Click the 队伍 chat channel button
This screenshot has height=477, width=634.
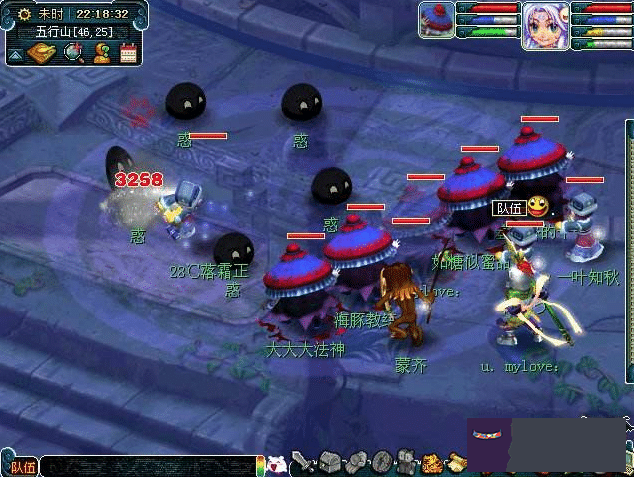point(21,466)
